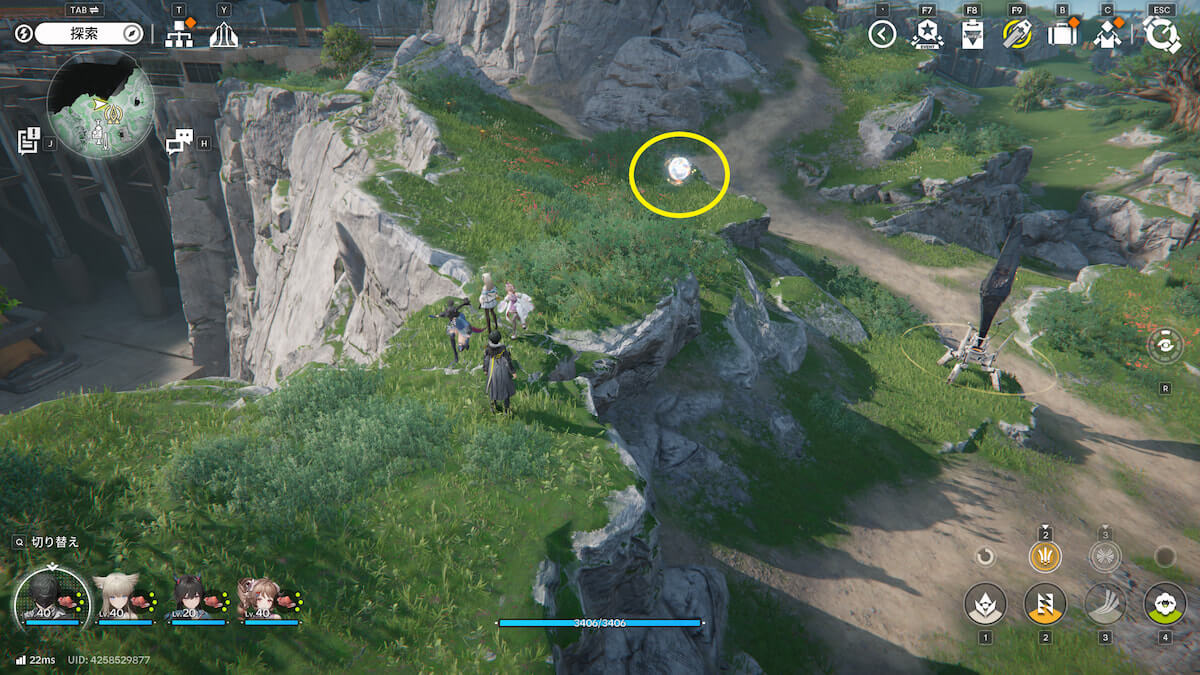
Task: Click the eye icon on right edge
Action: (1166, 346)
